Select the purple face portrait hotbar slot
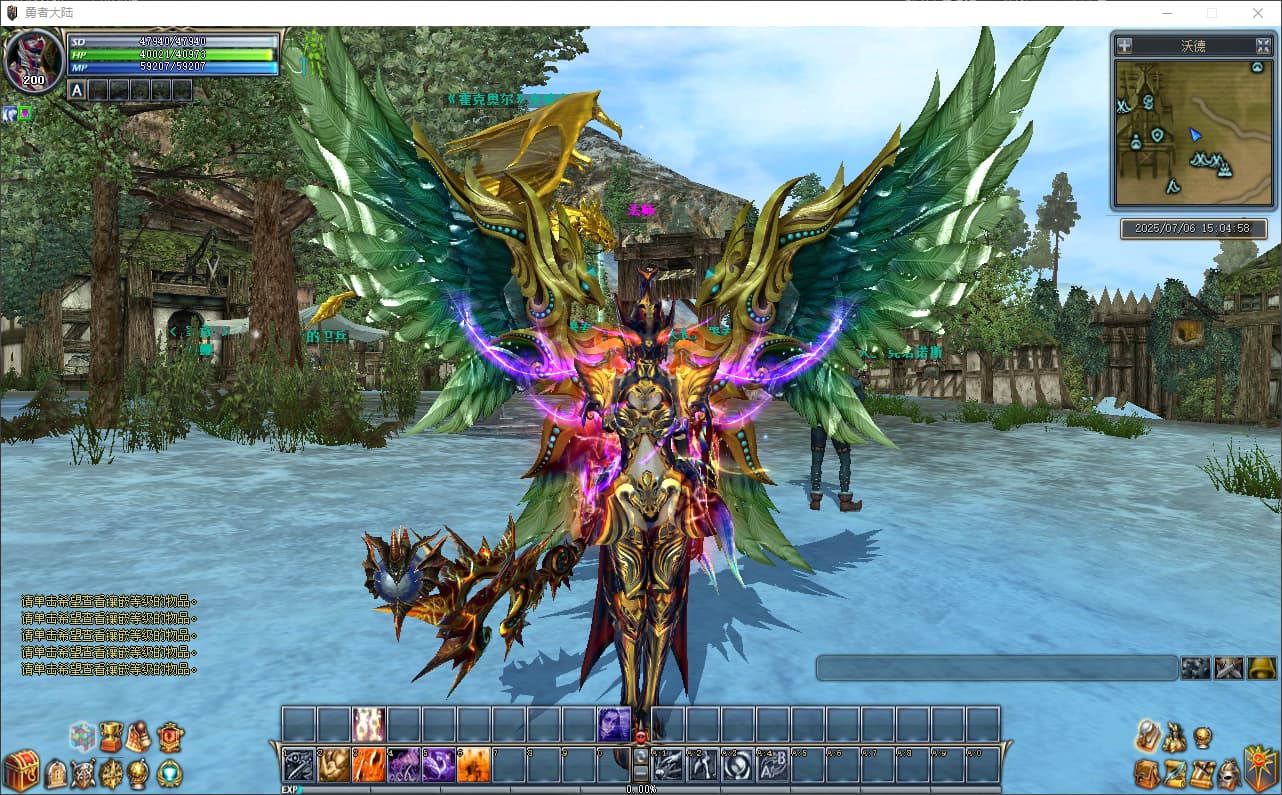Screen dimensions: 1282x795 pyautogui.click(x=614, y=724)
